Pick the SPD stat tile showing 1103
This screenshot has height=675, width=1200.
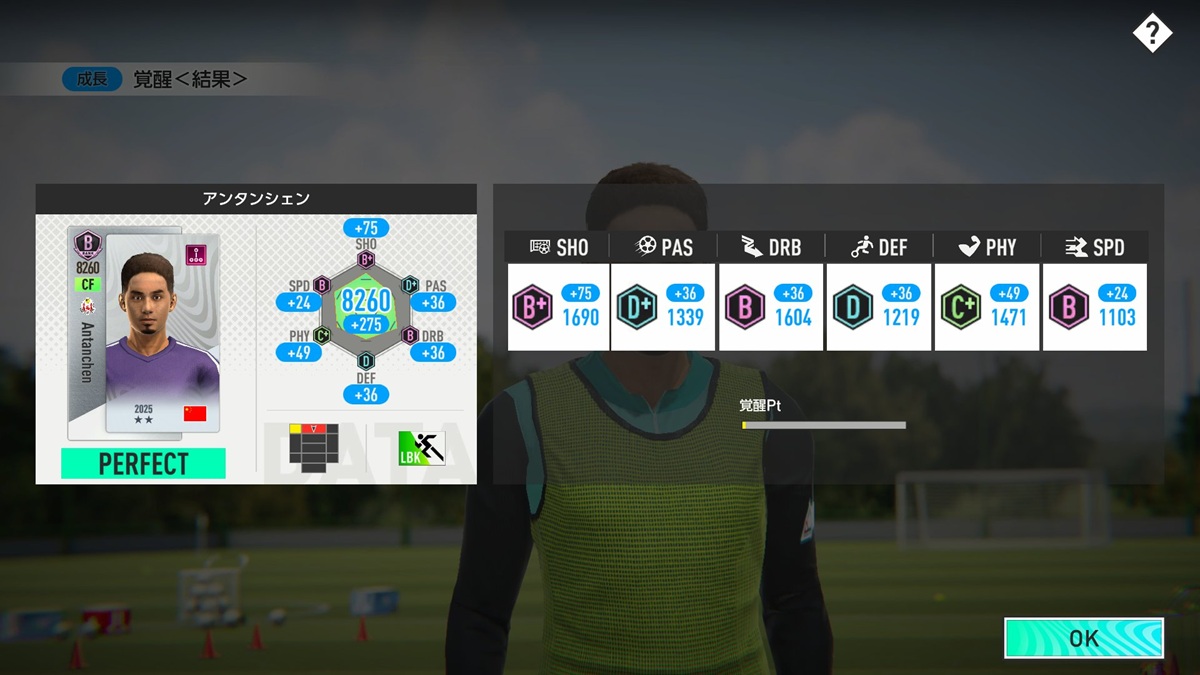tap(1094, 307)
